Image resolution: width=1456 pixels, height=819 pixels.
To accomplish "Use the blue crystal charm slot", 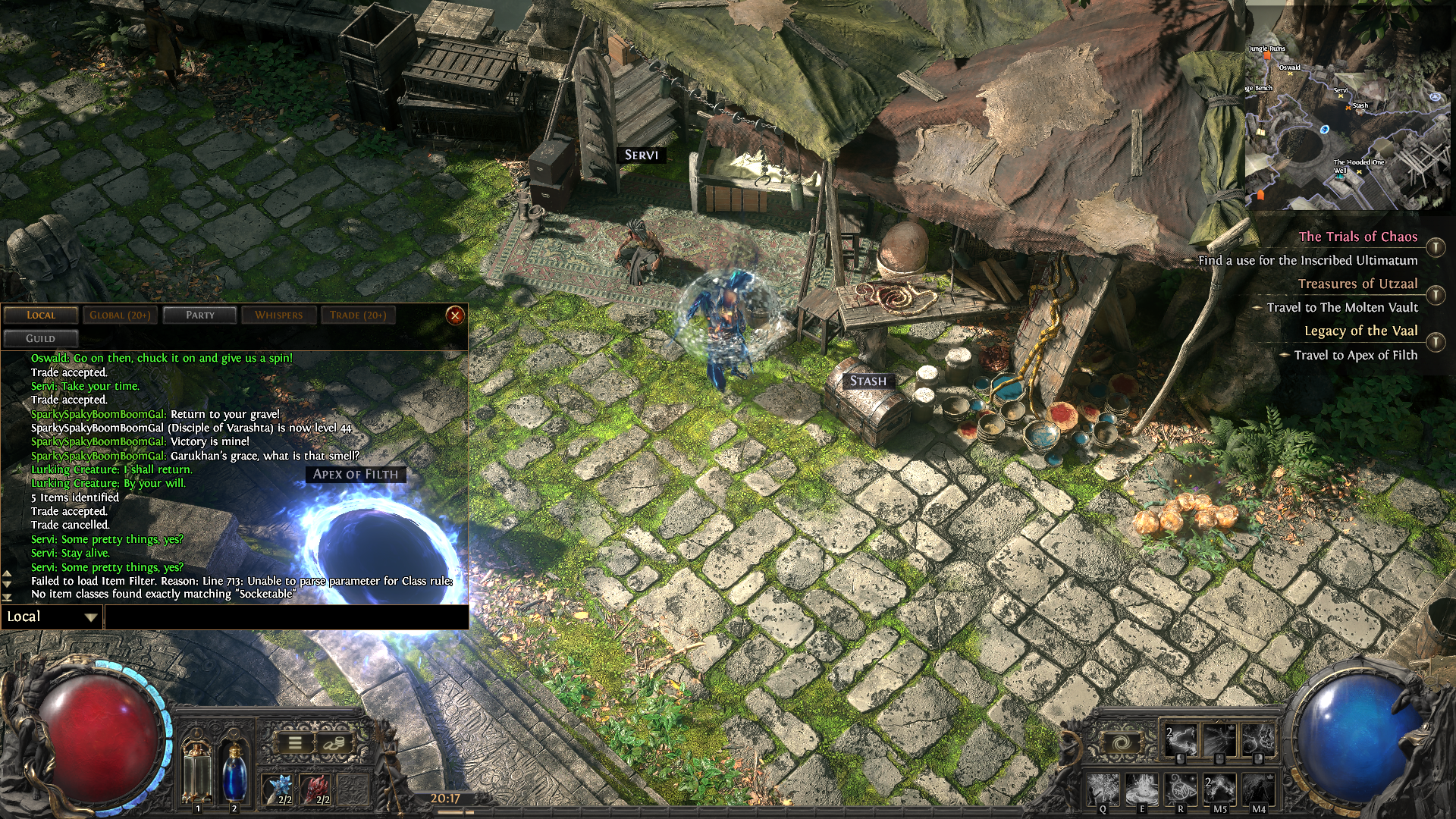I will tap(279, 789).
